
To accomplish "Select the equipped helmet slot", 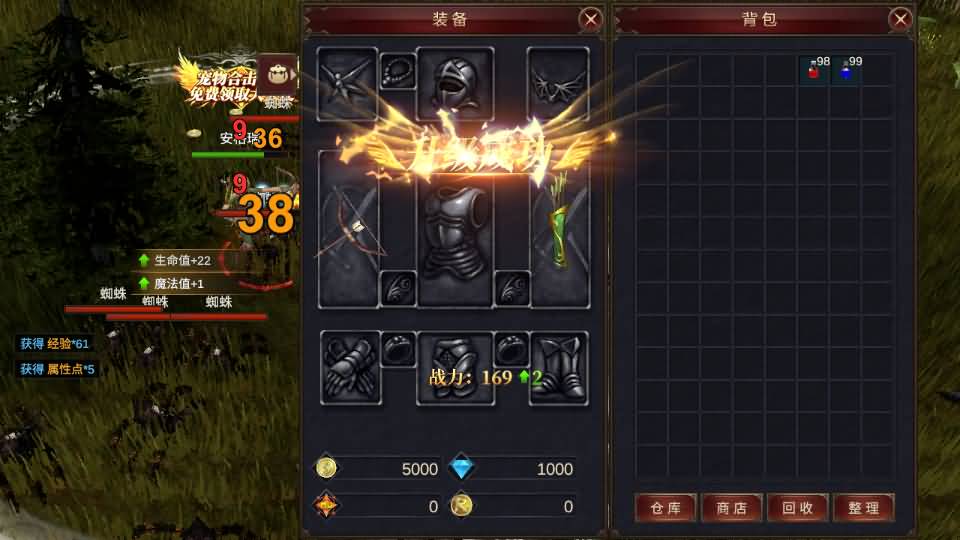I will coord(455,83).
